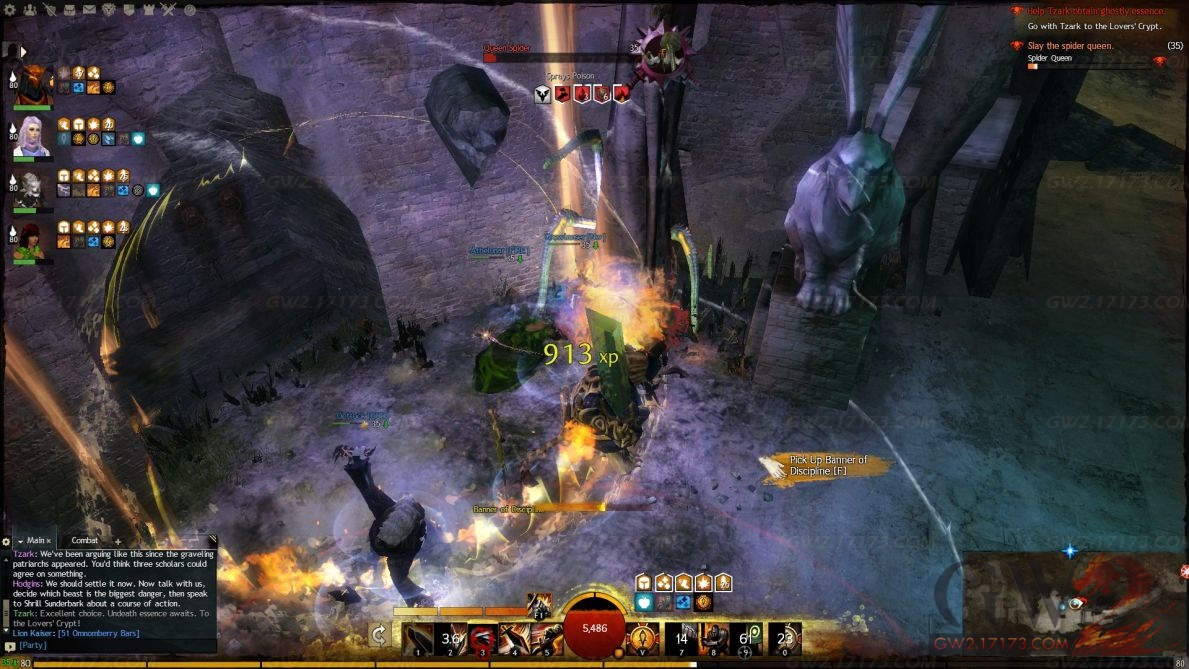Use the weapon skill in slot 4
This screenshot has height=669, width=1189.
[x=516, y=637]
